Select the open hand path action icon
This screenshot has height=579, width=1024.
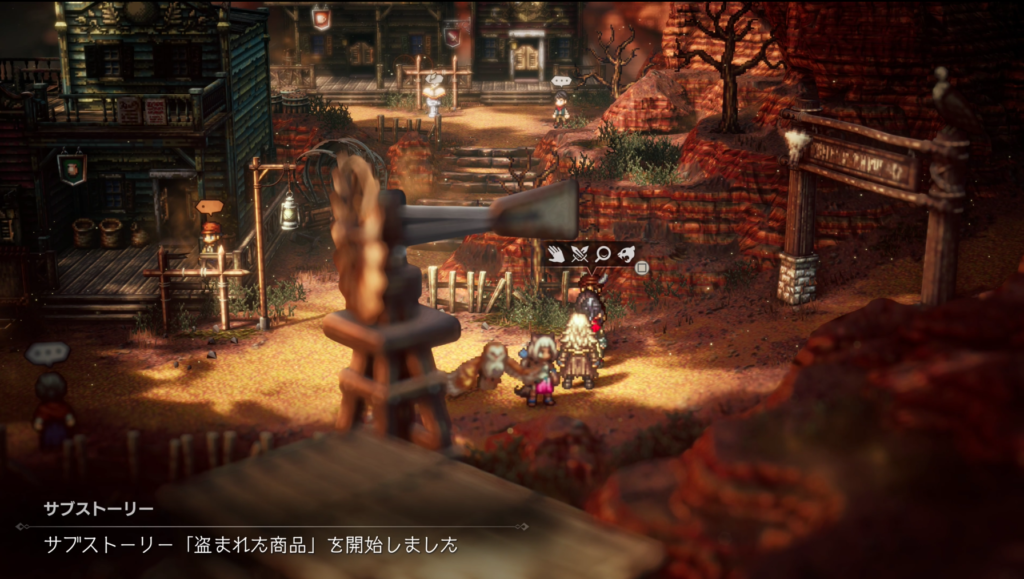click(x=554, y=254)
